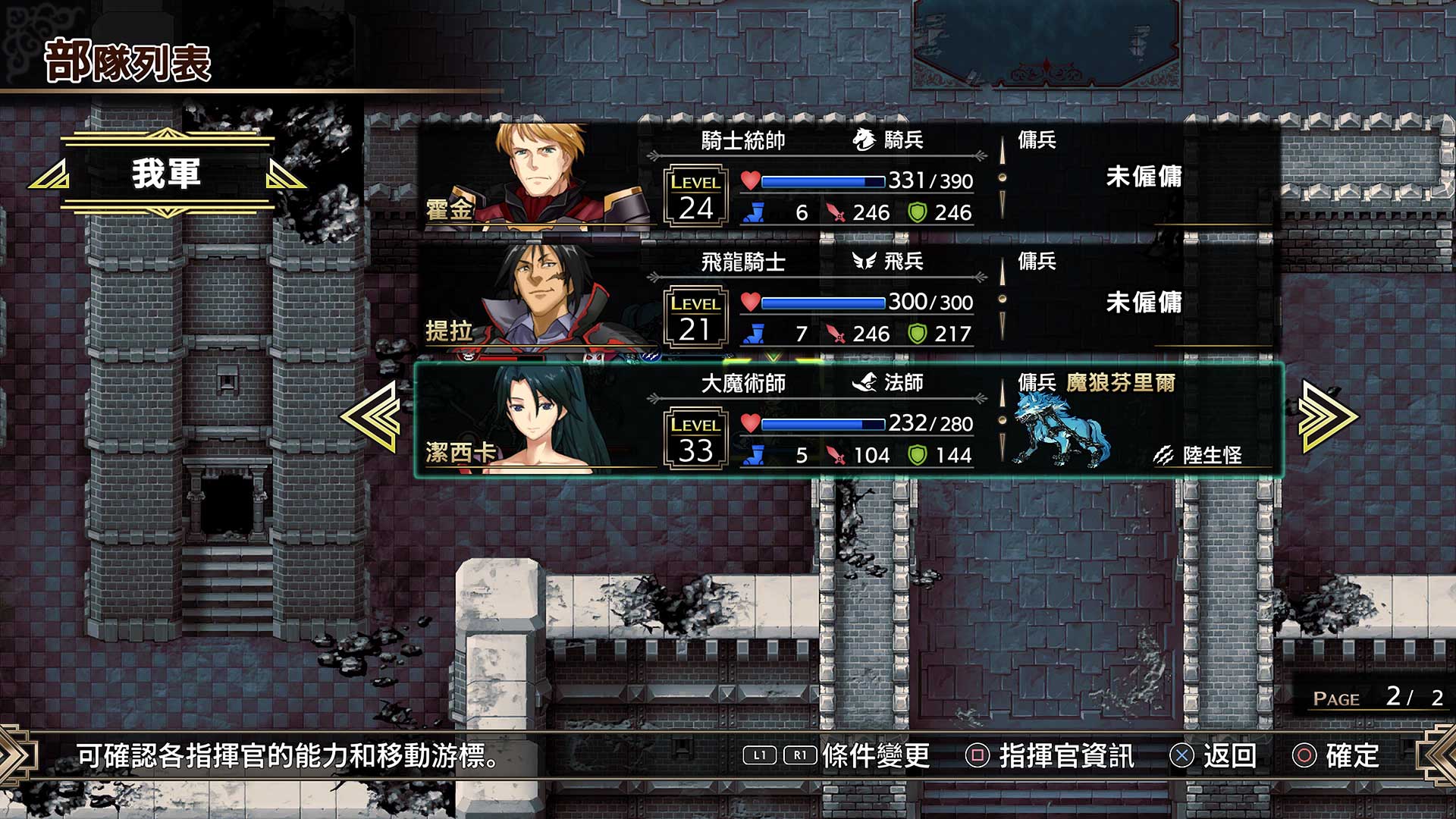Click the heart icon on 潔西卡's HP row

(x=751, y=423)
